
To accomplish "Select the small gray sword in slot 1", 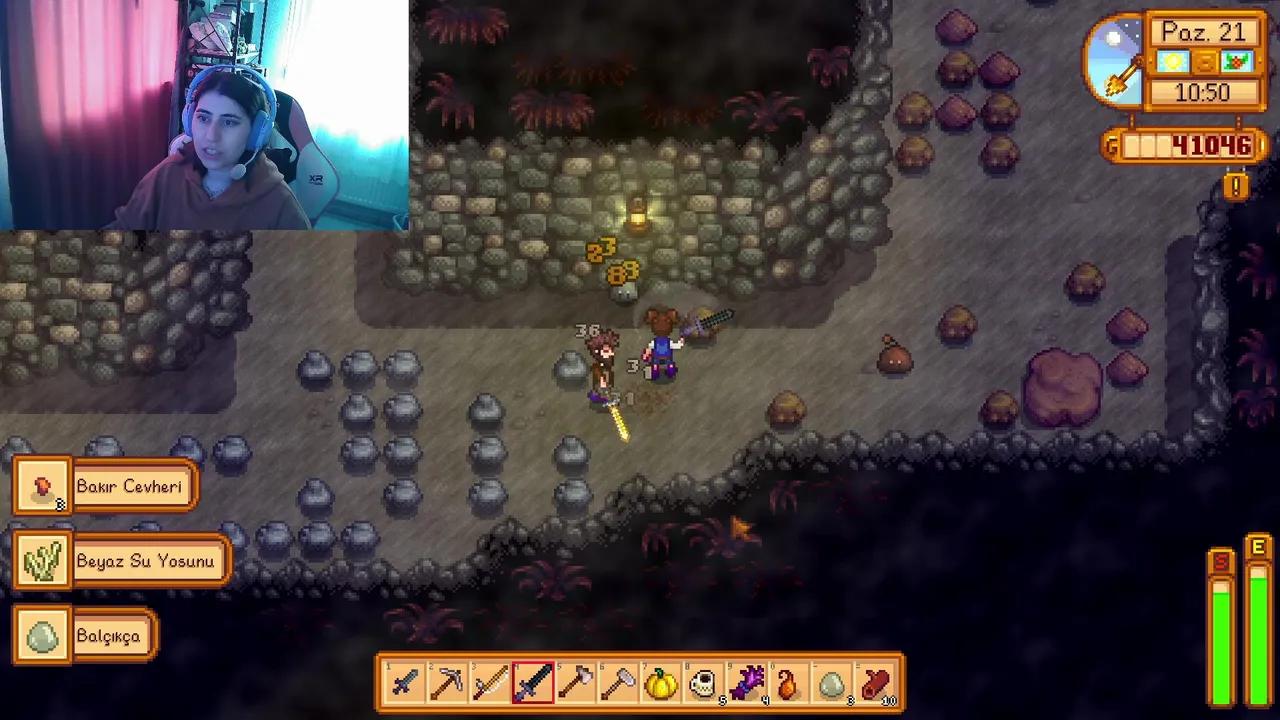I will point(405,684).
